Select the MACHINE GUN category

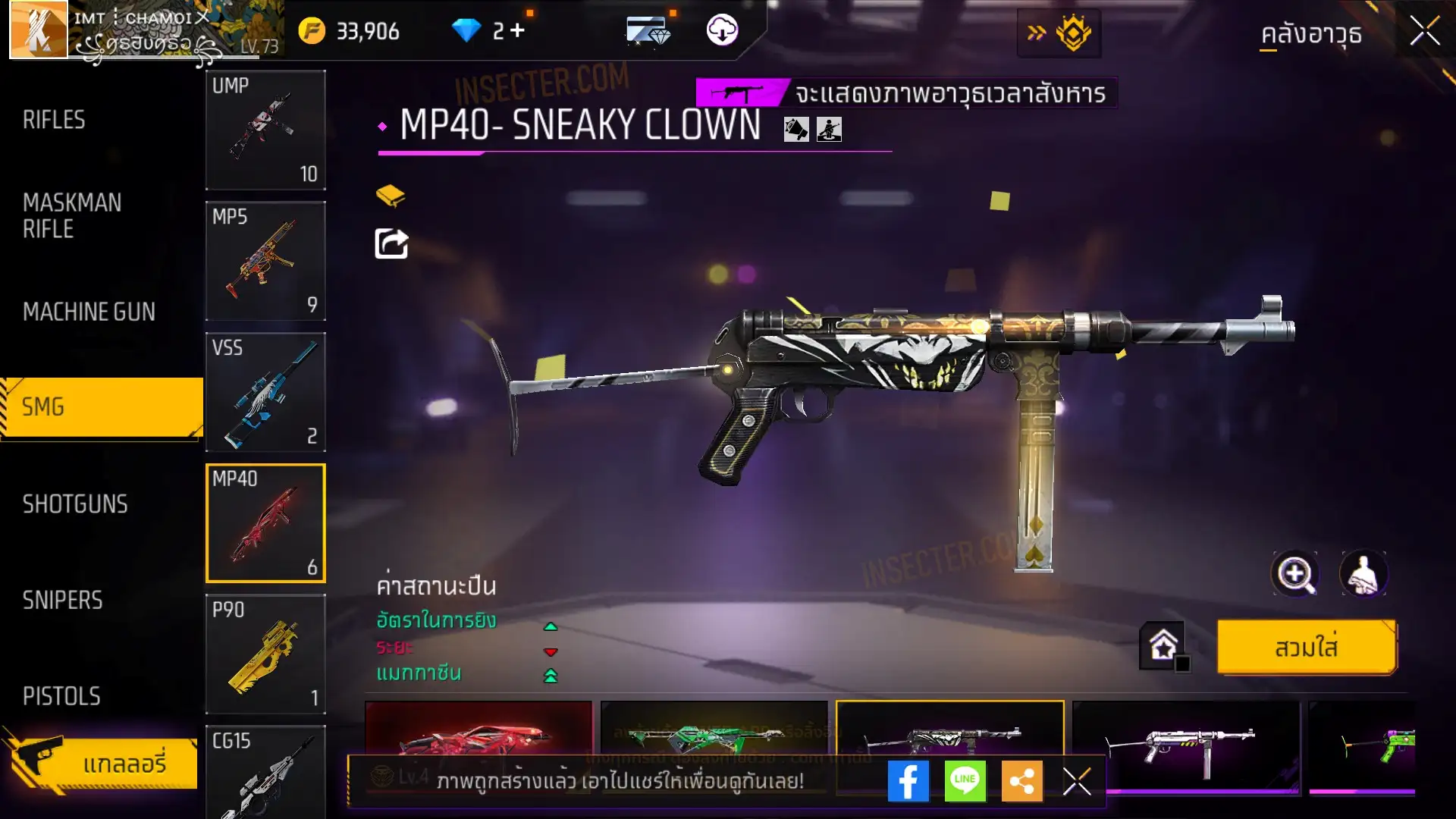89,312
